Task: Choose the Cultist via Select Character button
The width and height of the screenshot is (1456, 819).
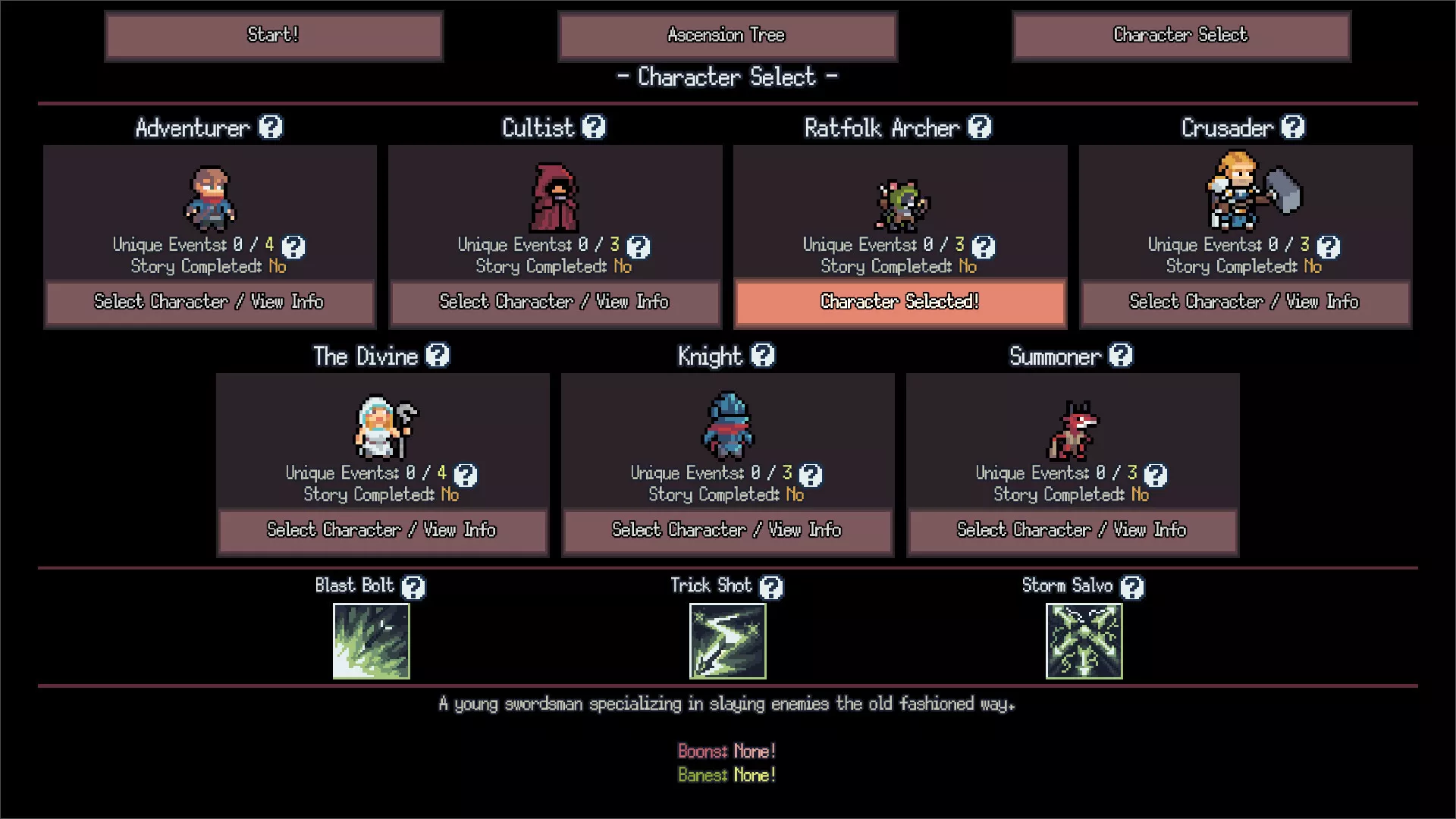Action: coord(554,302)
